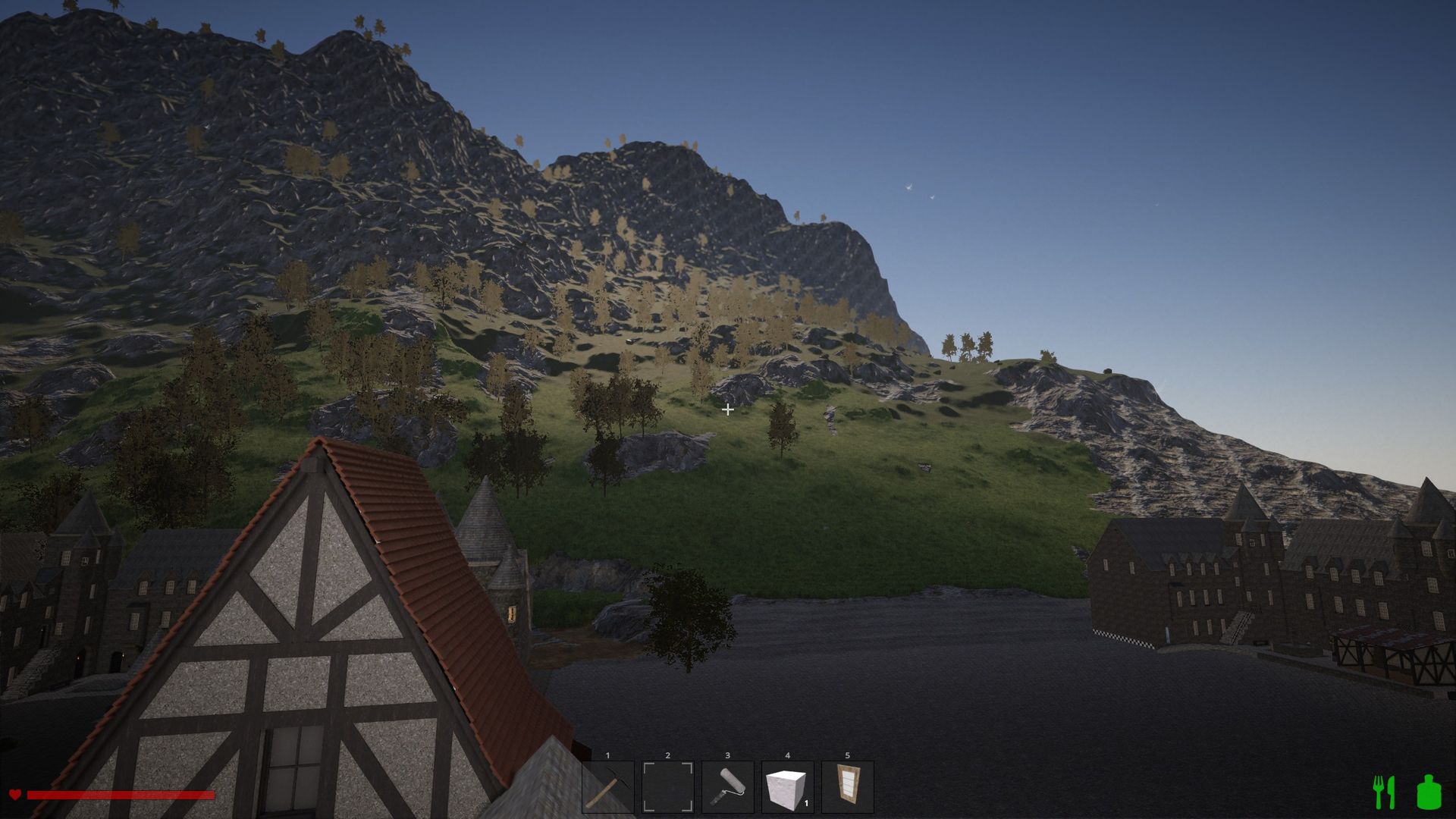This screenshot has width=1456, height=819.
Task: Select the white stone block slot
Action: click(787, 787)
